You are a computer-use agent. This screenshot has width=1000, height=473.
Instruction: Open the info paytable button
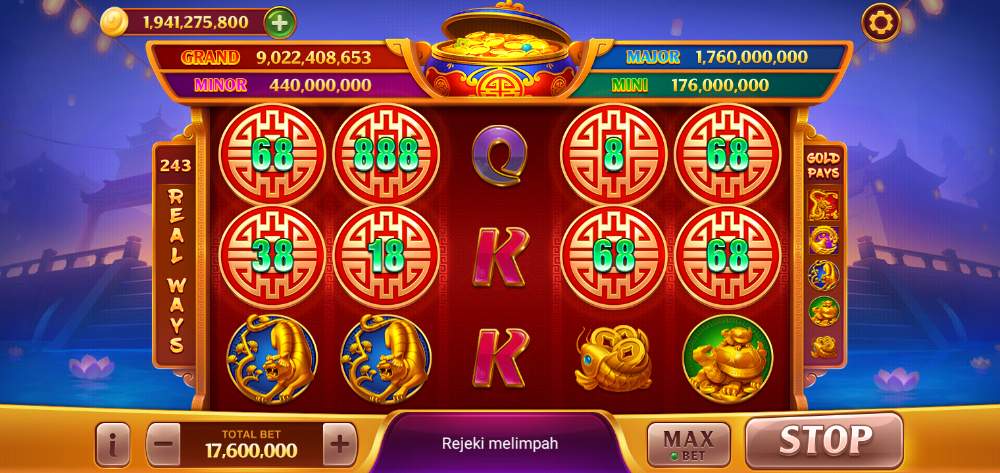point(113,444)
